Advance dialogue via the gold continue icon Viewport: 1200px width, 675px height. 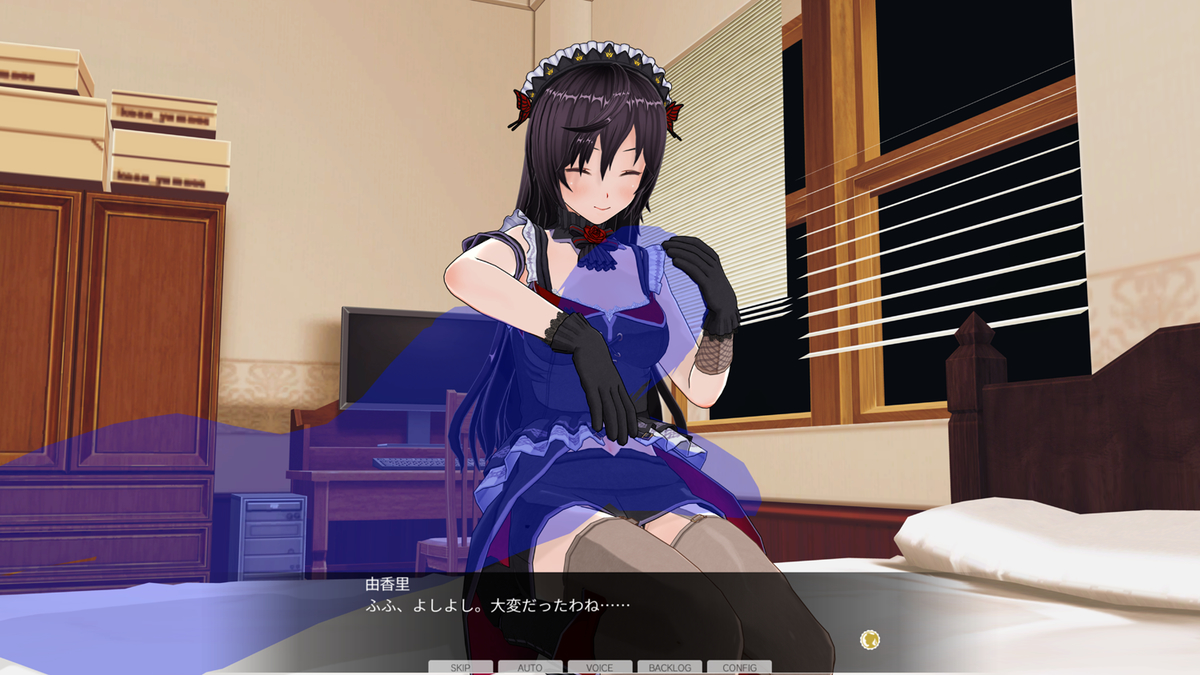point(870,639)
